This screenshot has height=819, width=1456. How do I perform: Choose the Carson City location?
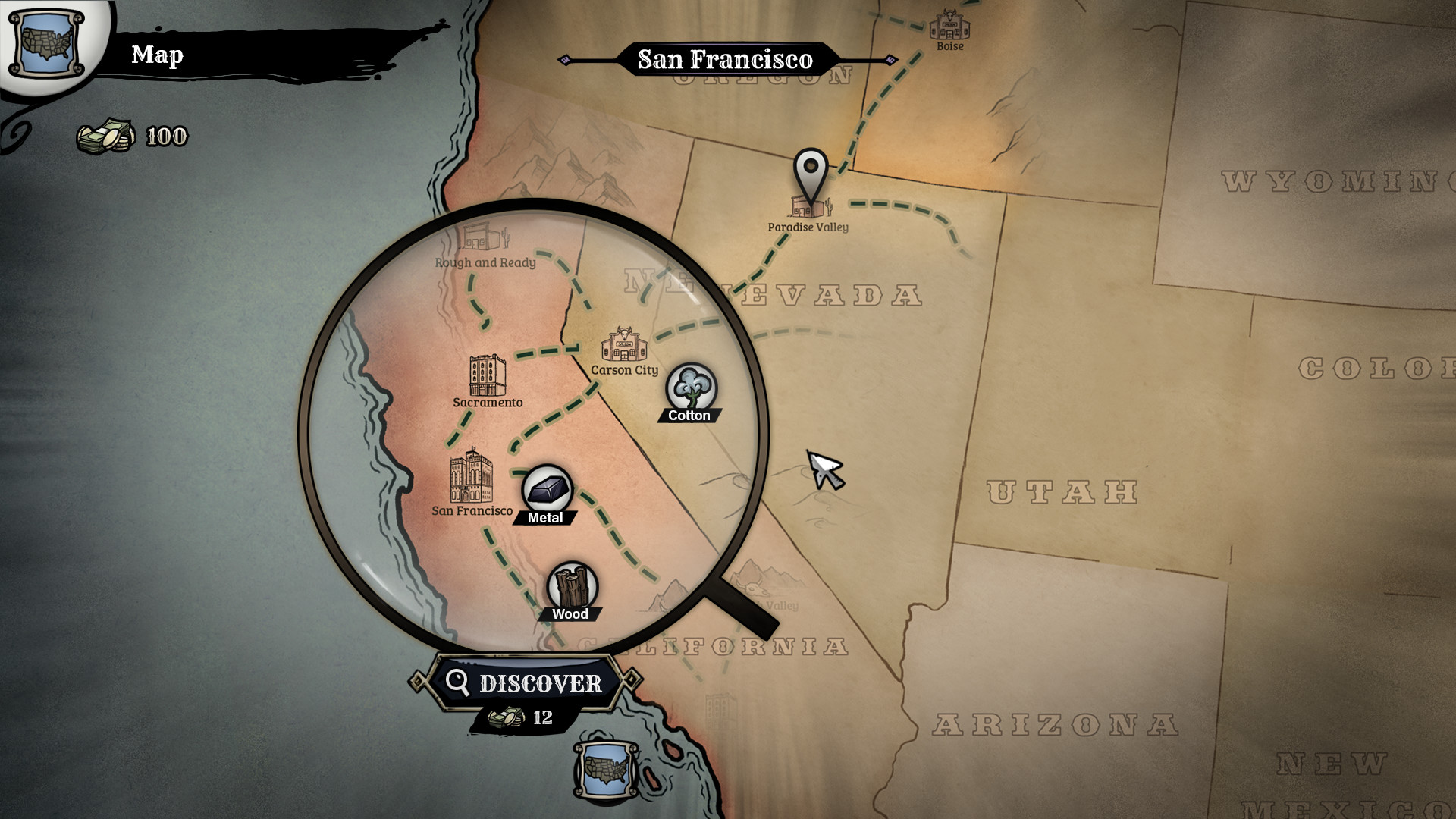(625, 347)
